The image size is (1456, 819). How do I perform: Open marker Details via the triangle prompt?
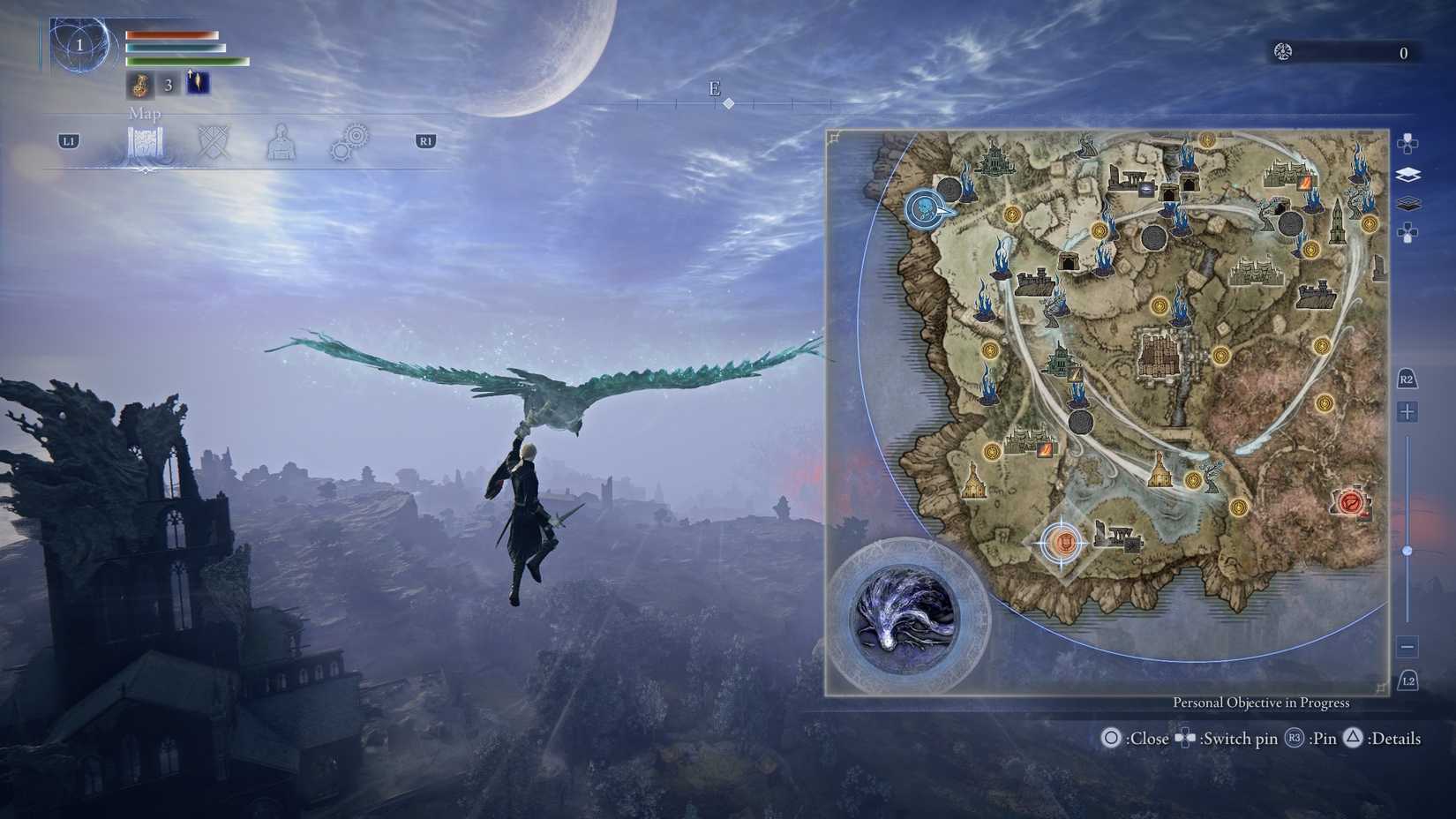[1353, 739]
